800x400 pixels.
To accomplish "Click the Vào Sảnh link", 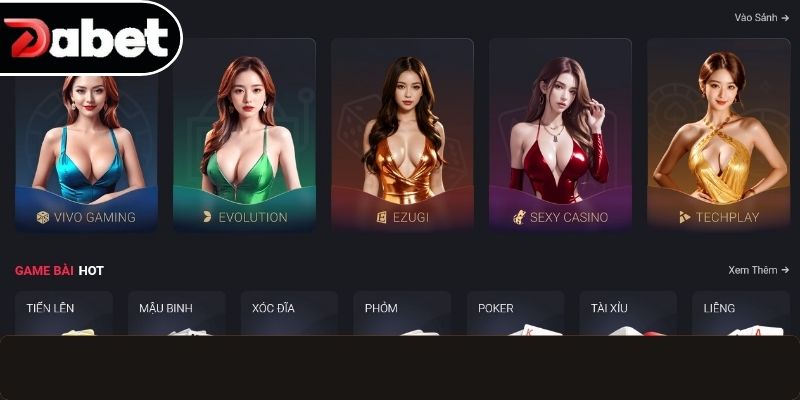I will pyautogui.click(x=761, y=17).
